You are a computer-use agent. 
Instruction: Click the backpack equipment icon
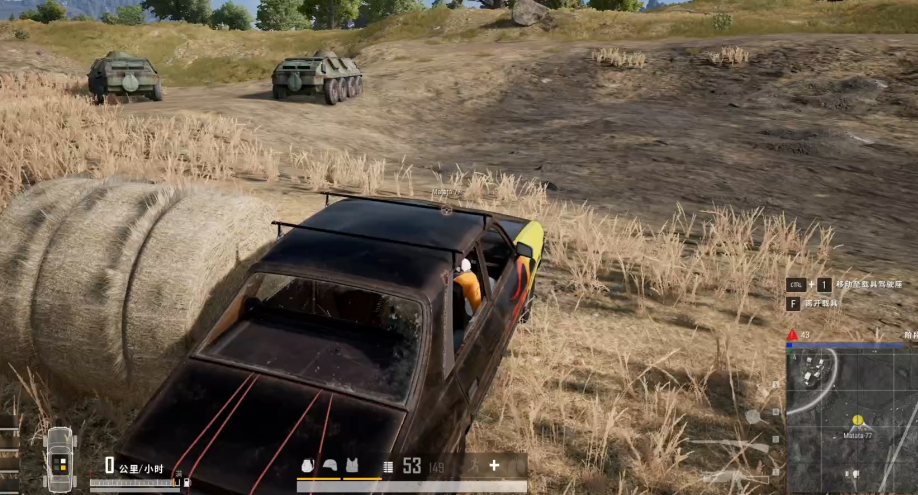point(309,466)
